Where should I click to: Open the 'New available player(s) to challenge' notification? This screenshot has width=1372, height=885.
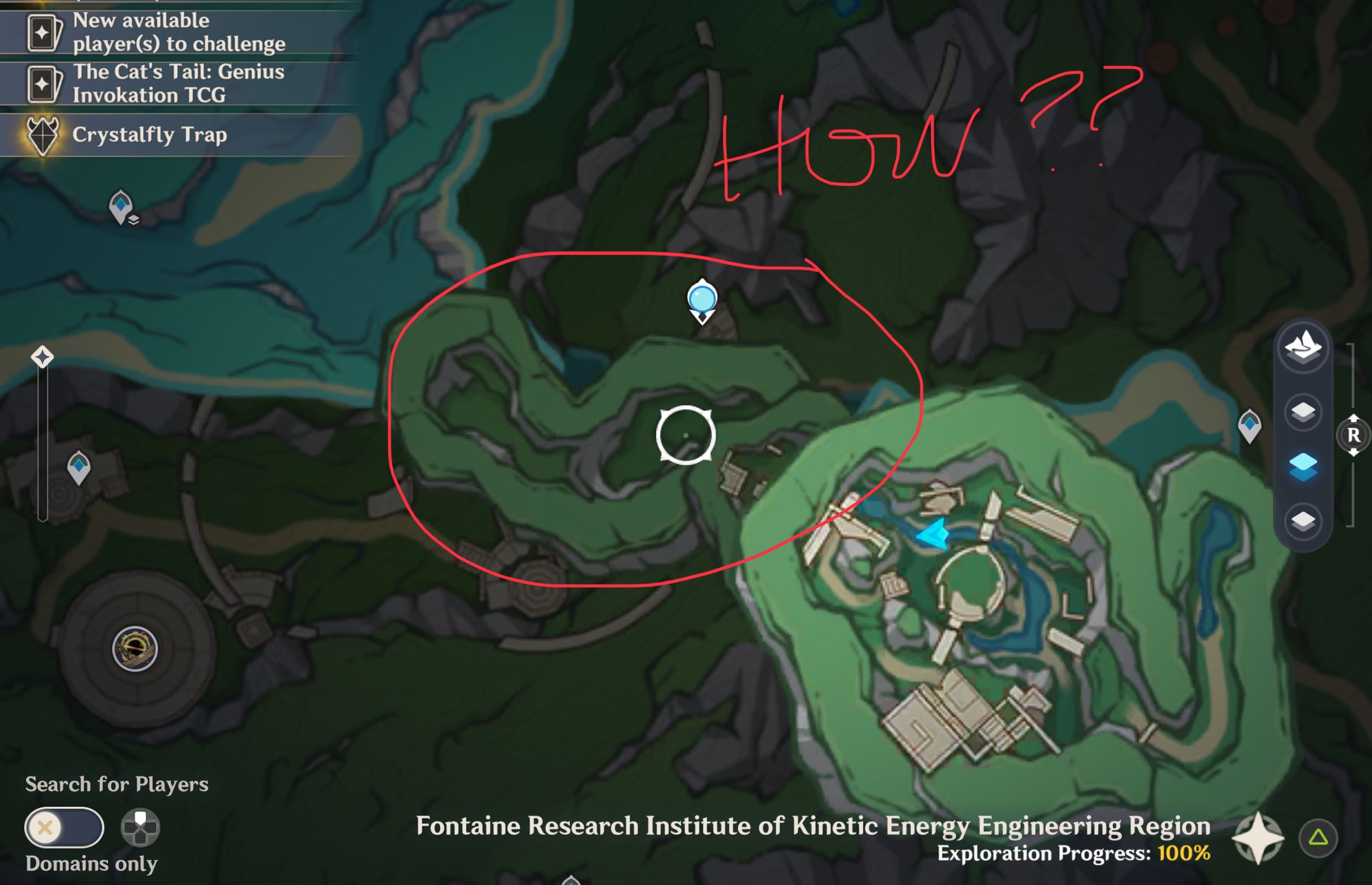(x=178, y=31)
